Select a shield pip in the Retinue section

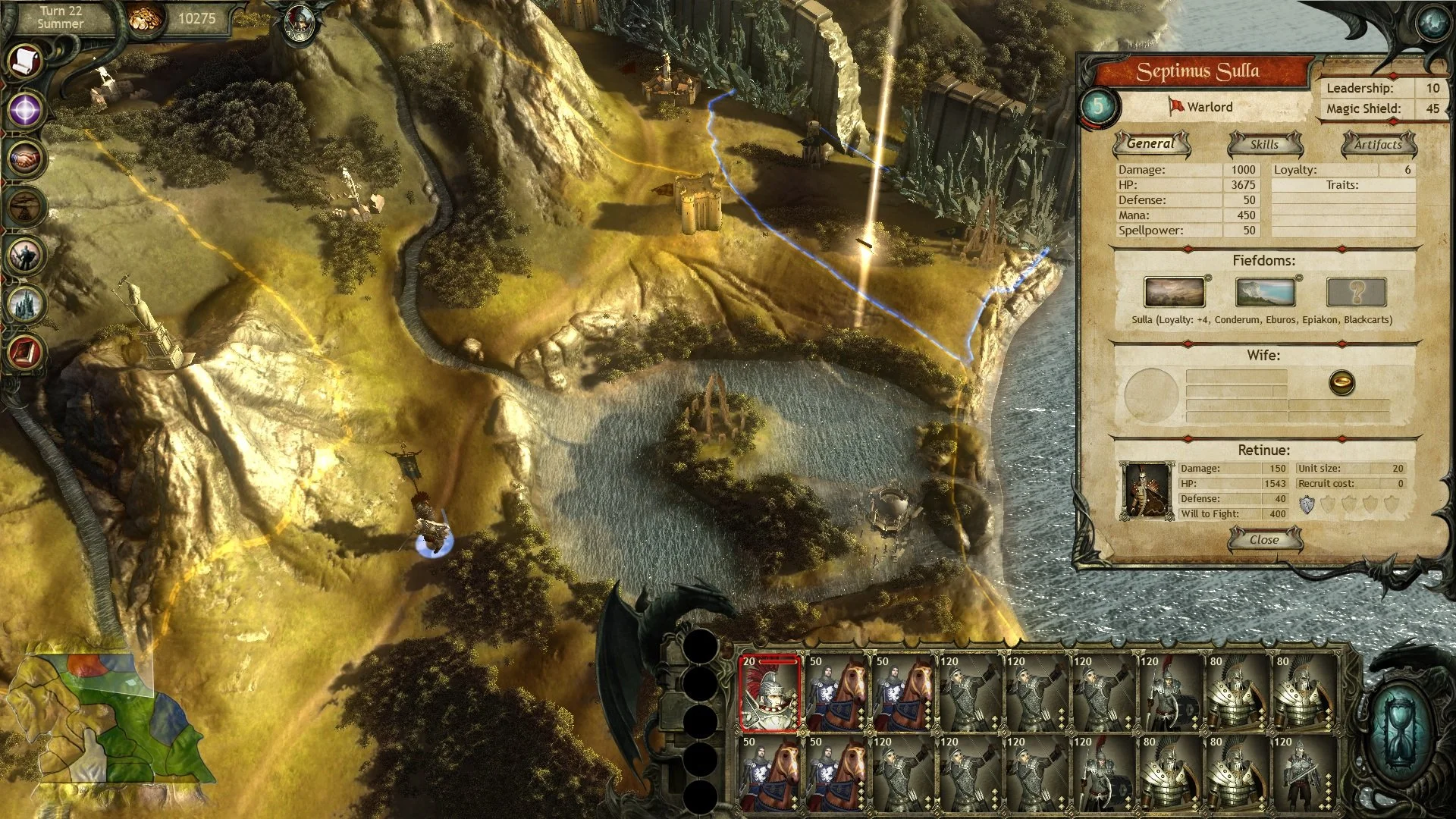point(1307,504)
